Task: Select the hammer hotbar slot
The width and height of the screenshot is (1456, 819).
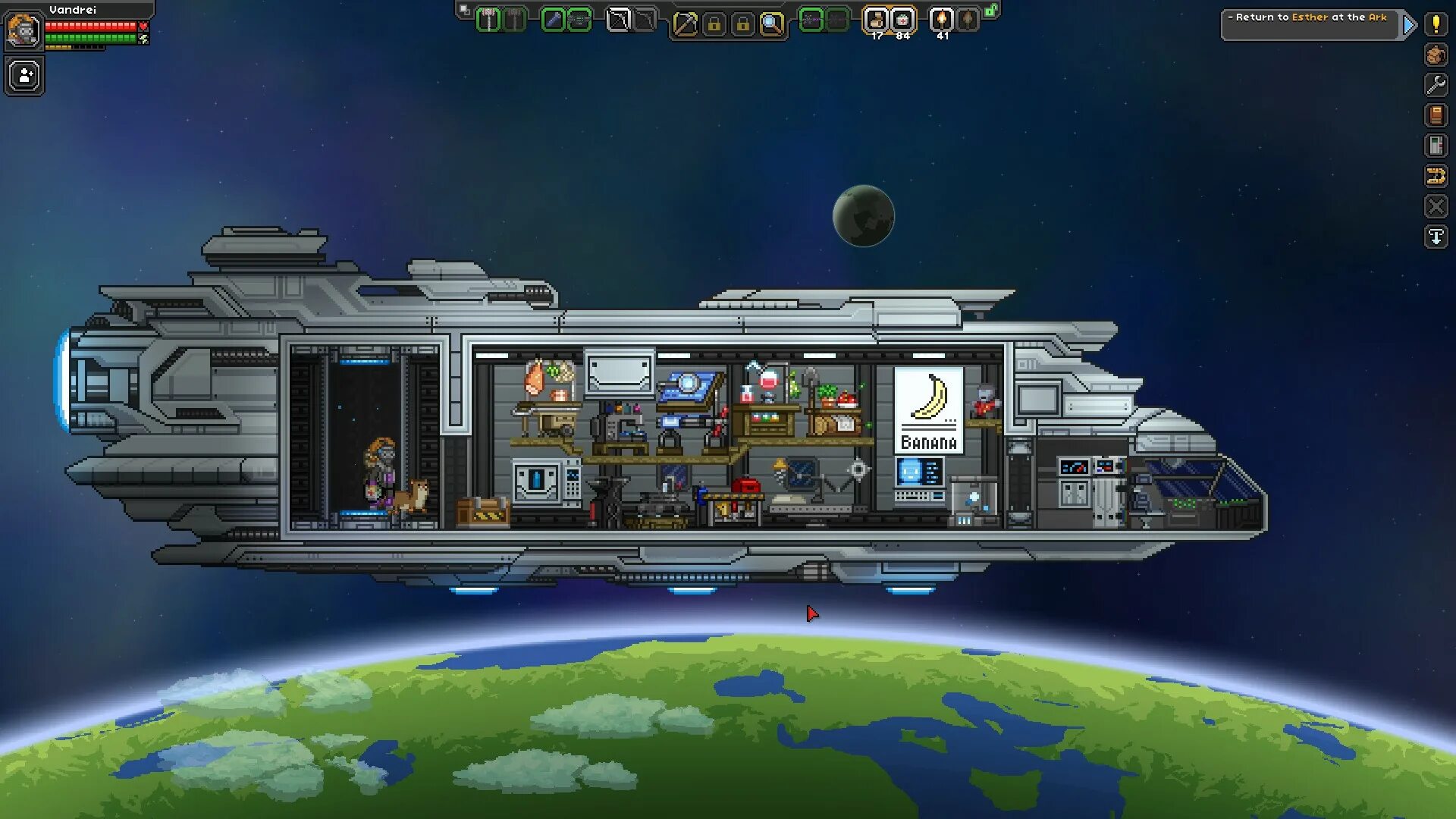Action: tap(489, 20)
